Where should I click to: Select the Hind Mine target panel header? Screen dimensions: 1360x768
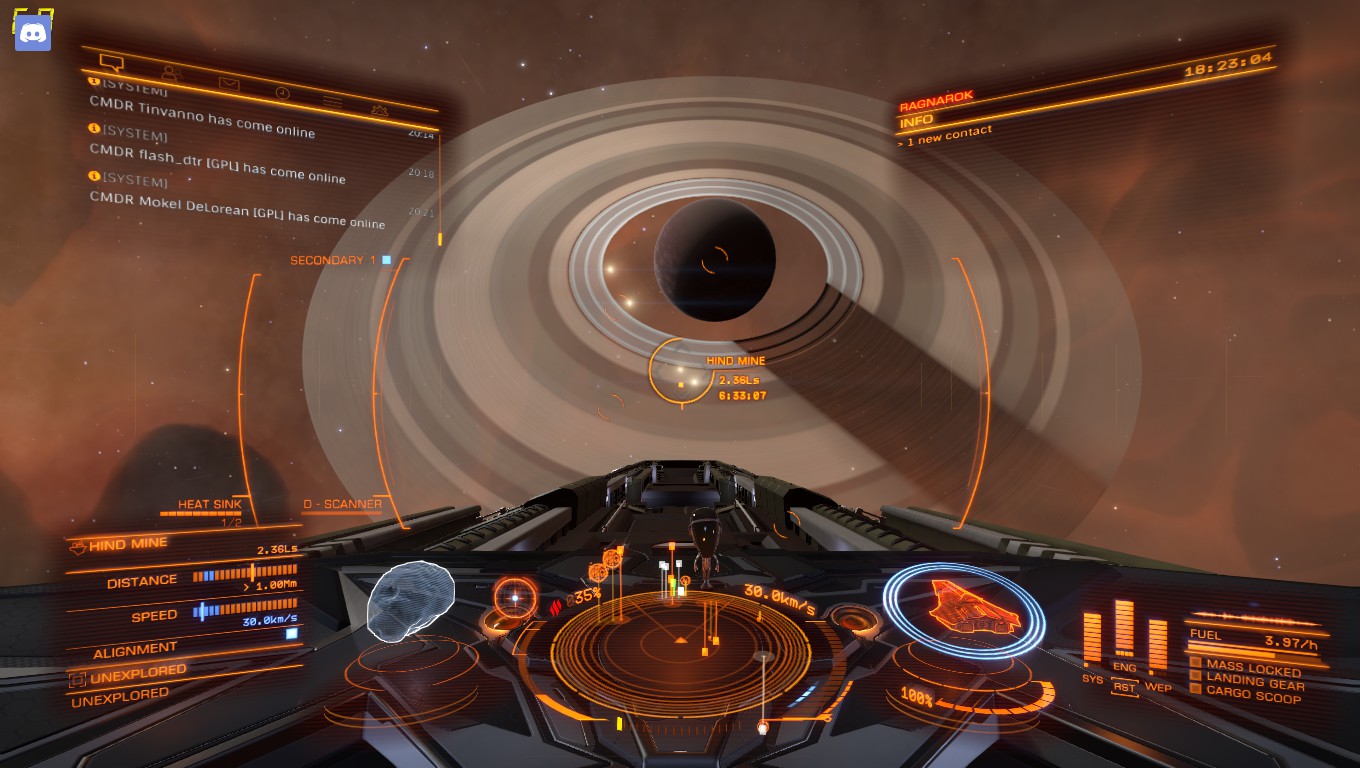click(x=128, y=545)
